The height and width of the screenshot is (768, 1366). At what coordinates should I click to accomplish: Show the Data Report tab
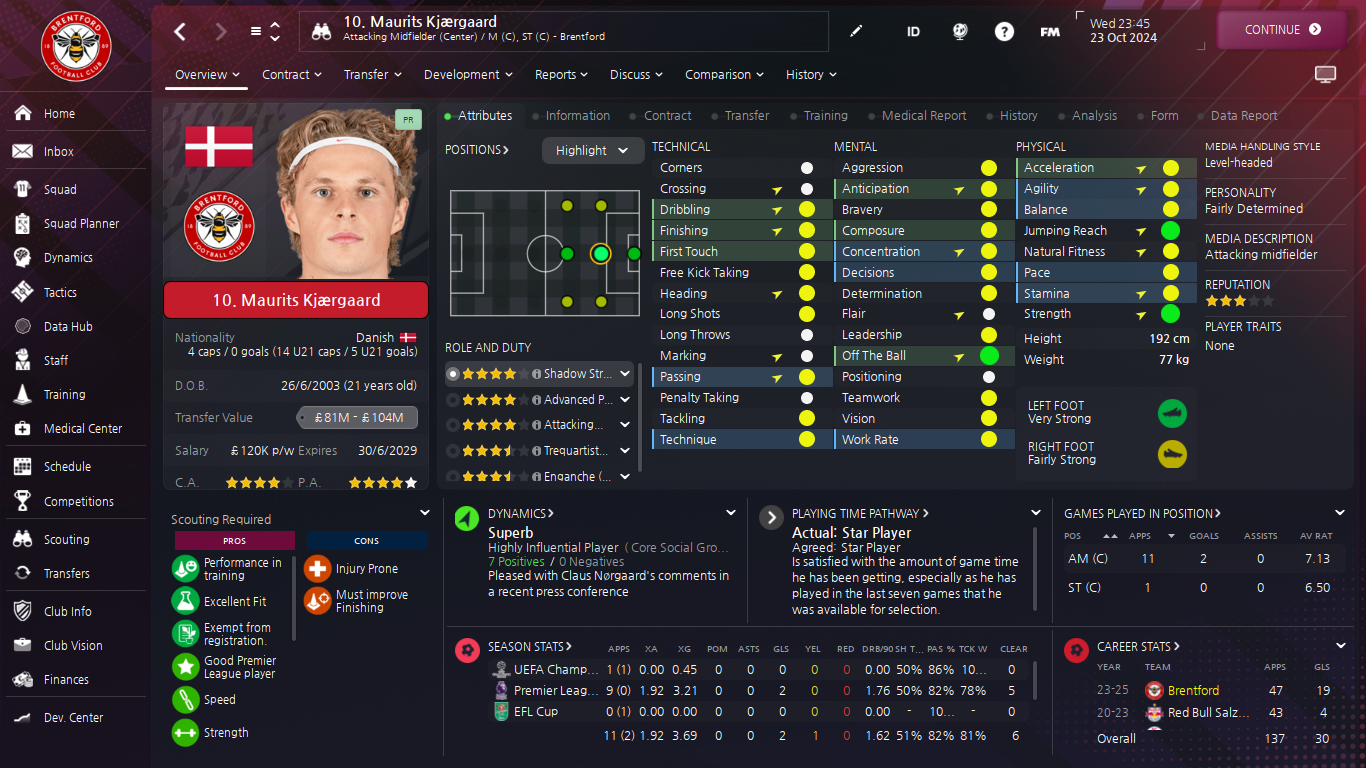[x=1243, y=116]
